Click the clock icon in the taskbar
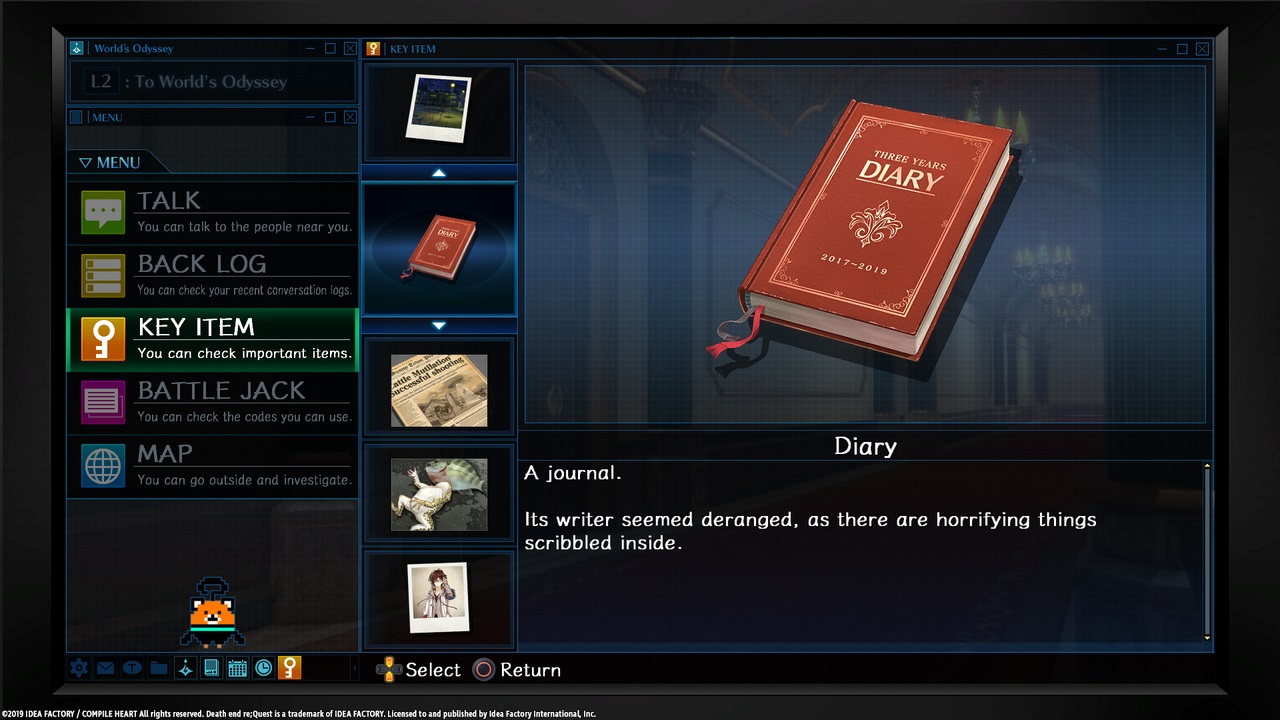This screenshot has width=1280, height=720. tap(263, 668)
